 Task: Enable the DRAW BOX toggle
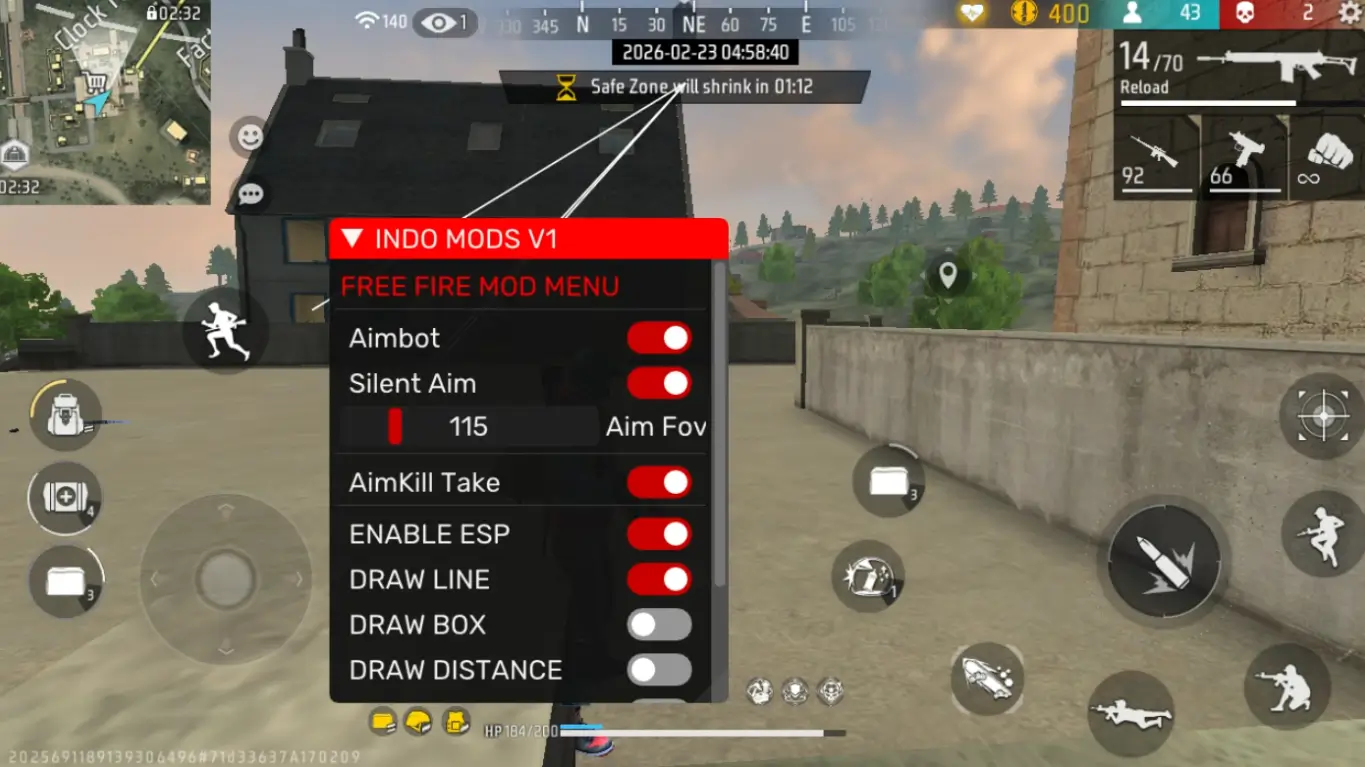pyautogui.click(x=660, y=624)
